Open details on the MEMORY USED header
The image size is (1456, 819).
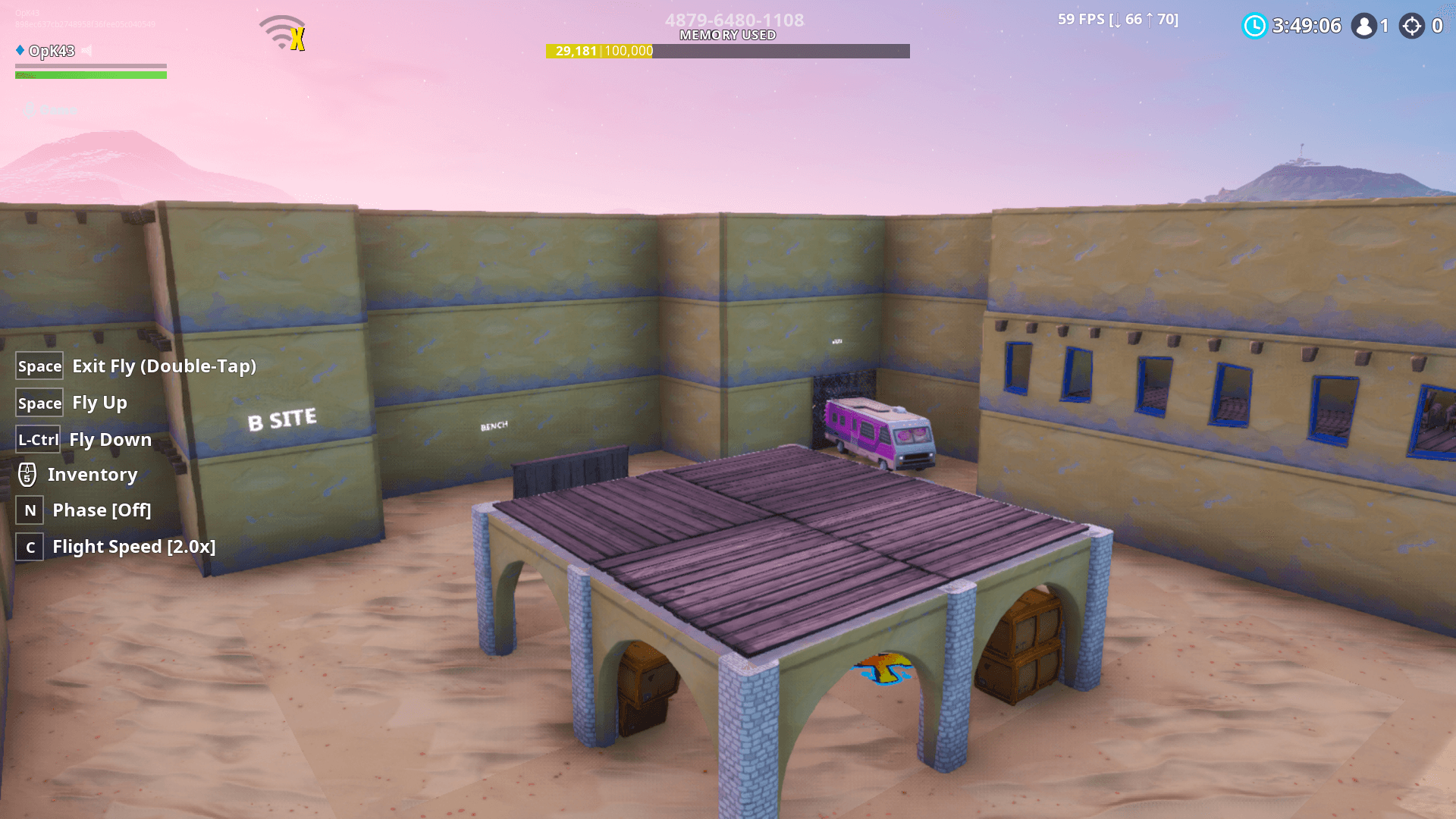click(727, 35)
